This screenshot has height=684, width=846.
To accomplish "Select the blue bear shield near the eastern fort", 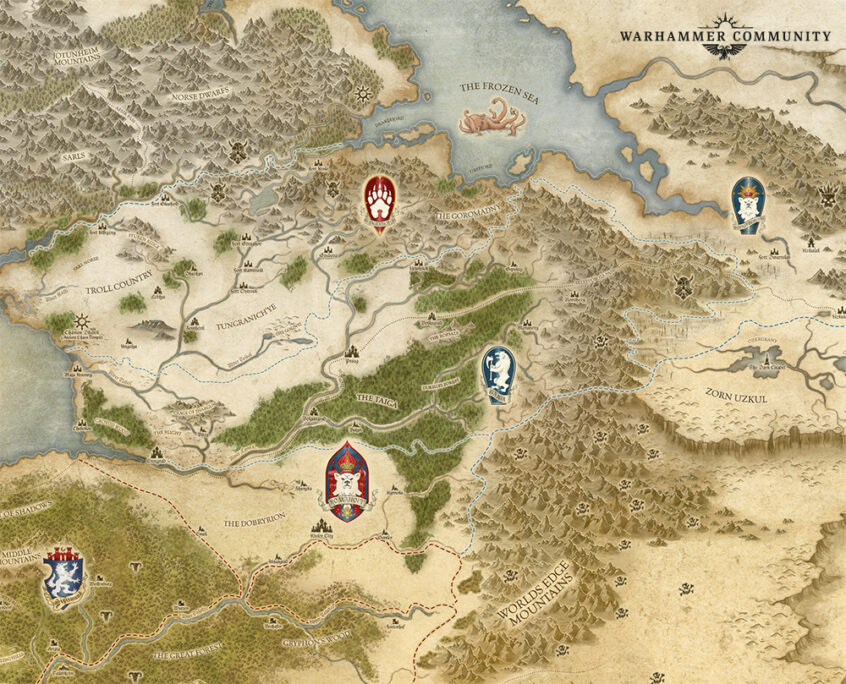I will pyautogui.click(x=748, y=203).
